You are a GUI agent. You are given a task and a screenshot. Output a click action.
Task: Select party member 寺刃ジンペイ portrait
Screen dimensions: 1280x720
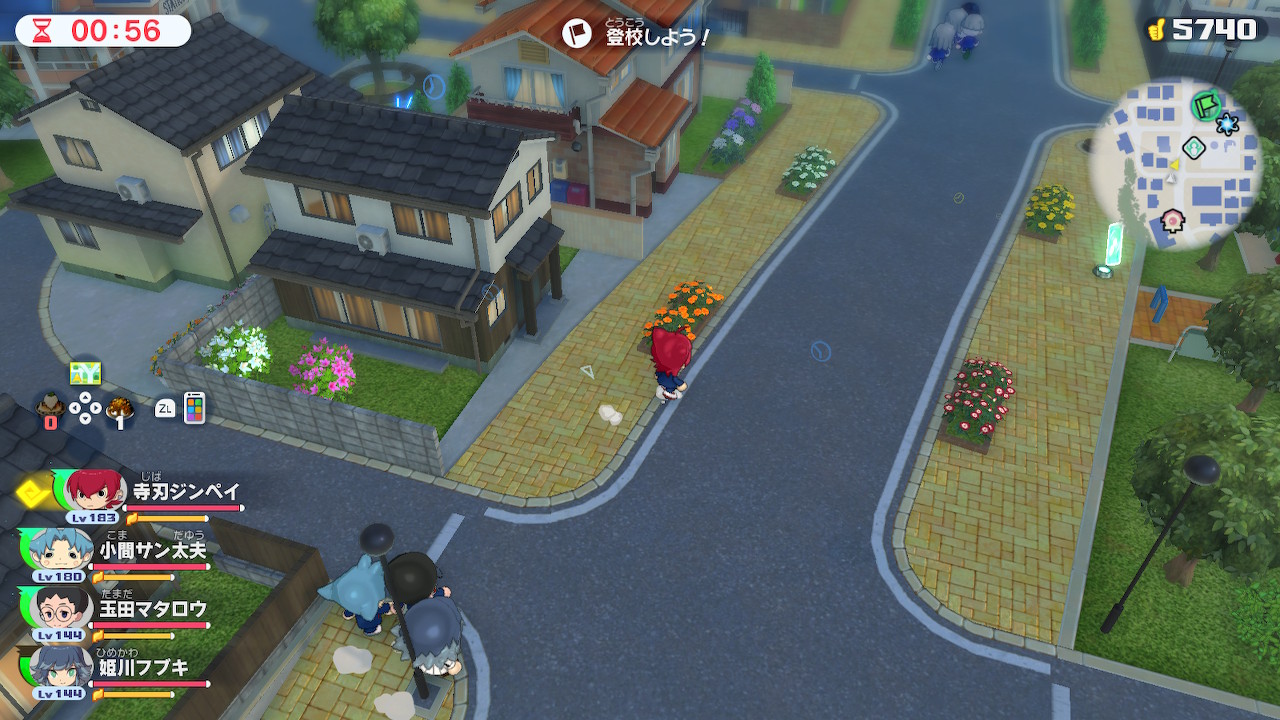tap(96, 491)
